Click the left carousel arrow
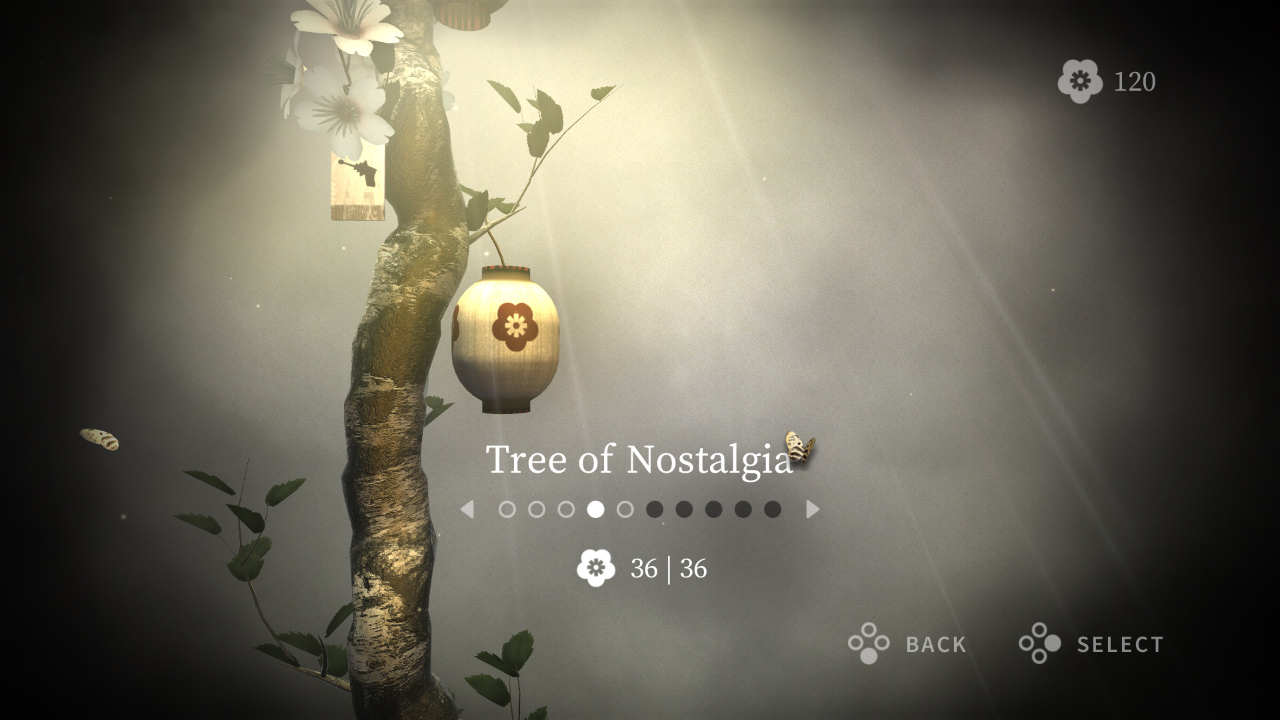Screen dimensions: 1280x720 pyautogui.click(x=468, y=510)
